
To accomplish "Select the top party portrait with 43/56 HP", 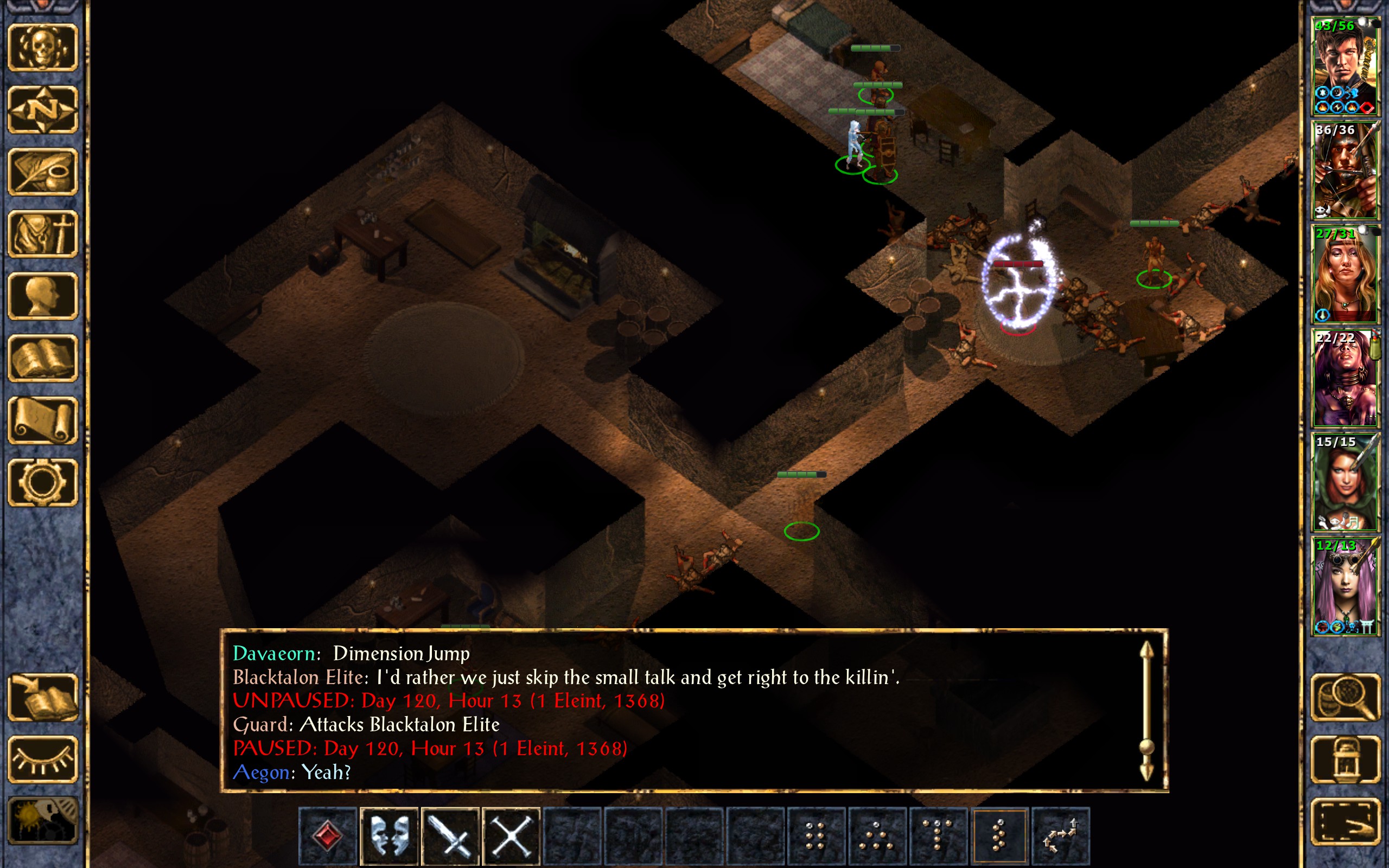I will click(x=1345, y=66).
